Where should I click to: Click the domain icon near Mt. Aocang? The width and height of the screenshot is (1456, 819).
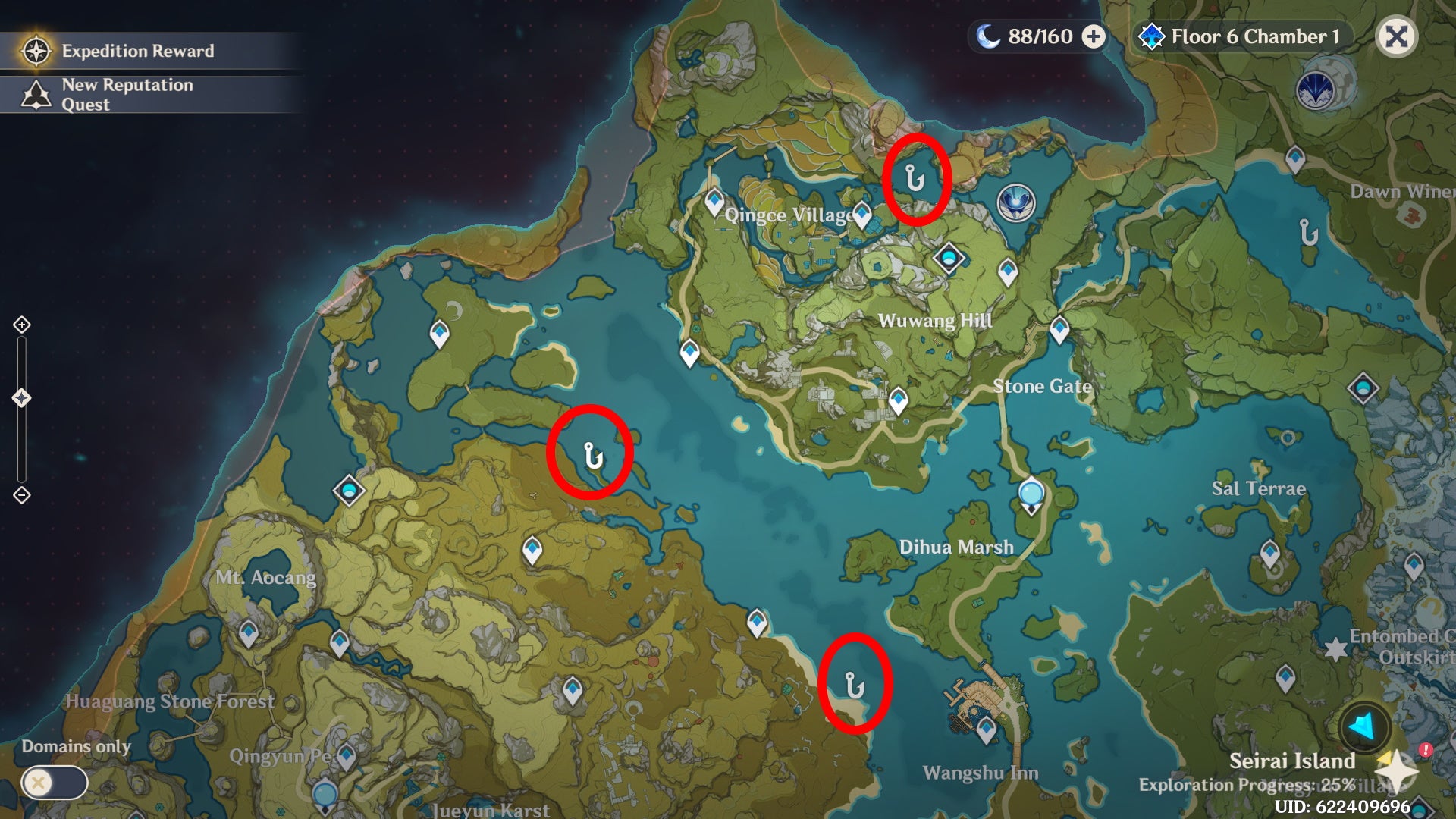[x=350, y=491]
